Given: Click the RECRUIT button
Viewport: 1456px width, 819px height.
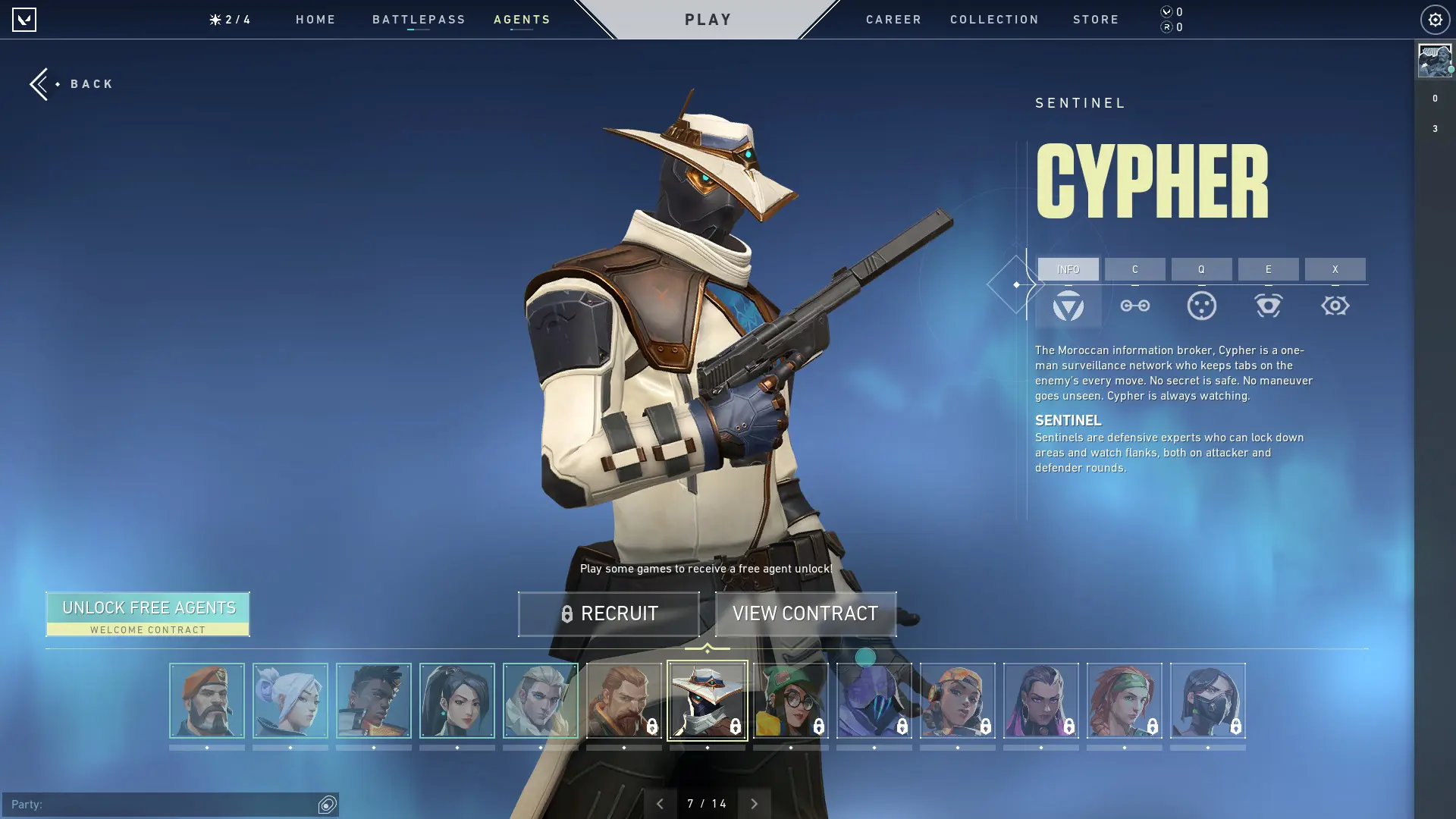Looking at the screenshot, I should tap(609, 613).
